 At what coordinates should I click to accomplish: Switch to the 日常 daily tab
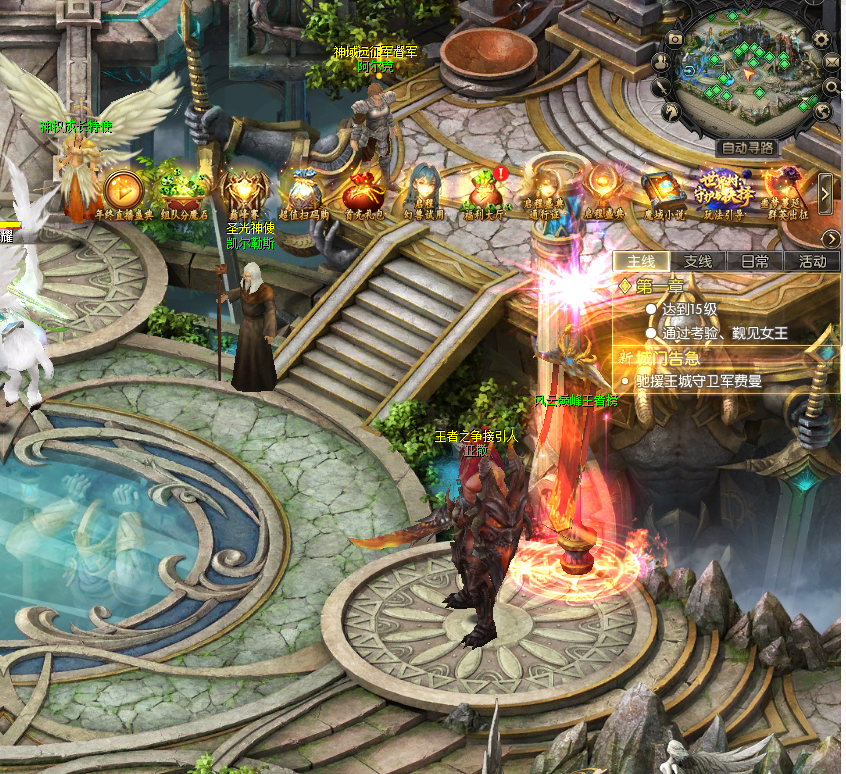coord(755,261)
